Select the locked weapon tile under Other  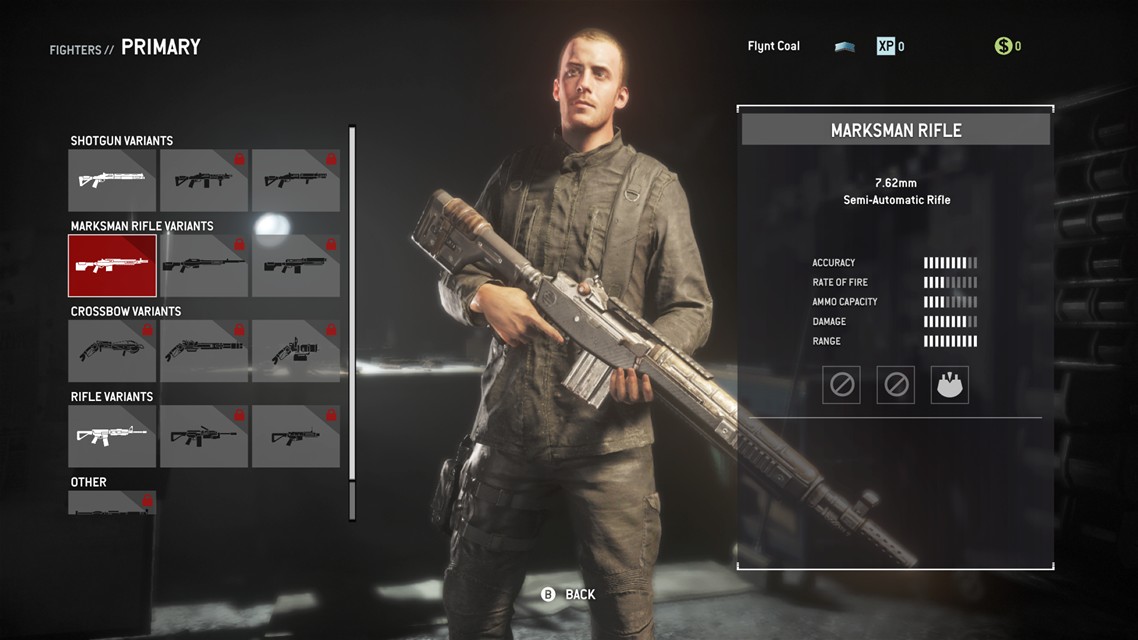click(x=112, y=503)
